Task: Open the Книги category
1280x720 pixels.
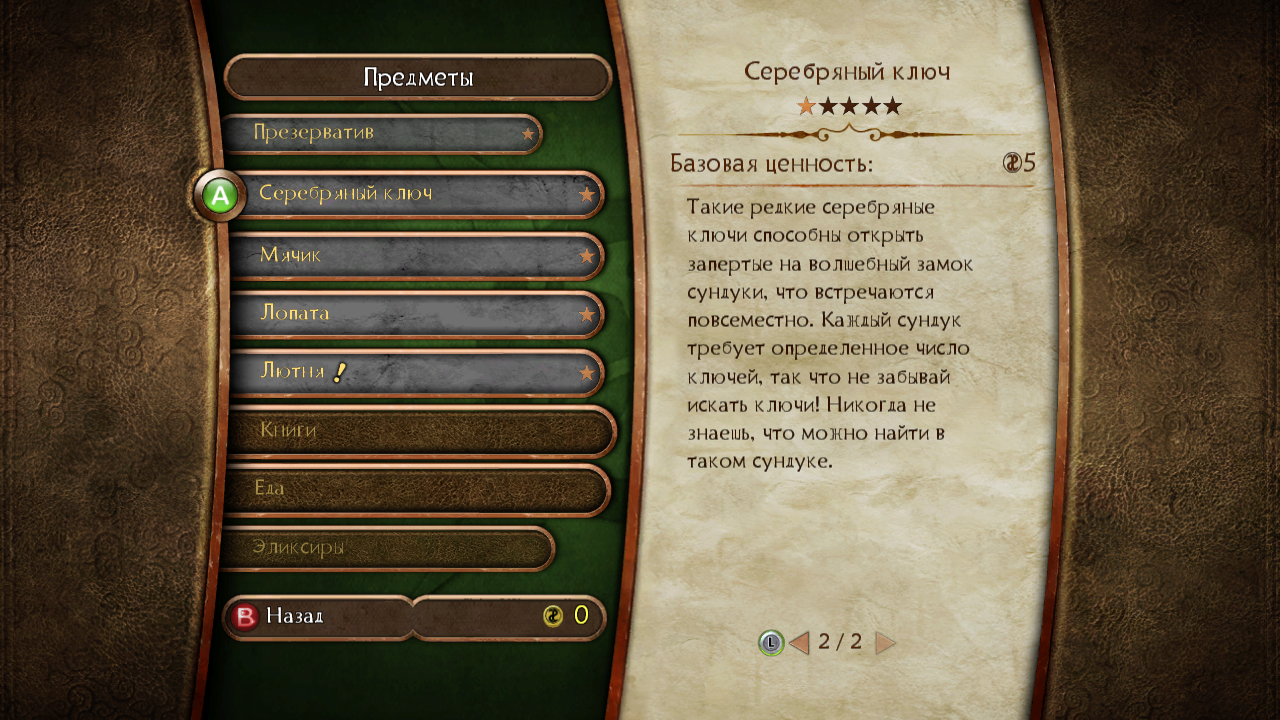Action: click(x=420, y=431)
